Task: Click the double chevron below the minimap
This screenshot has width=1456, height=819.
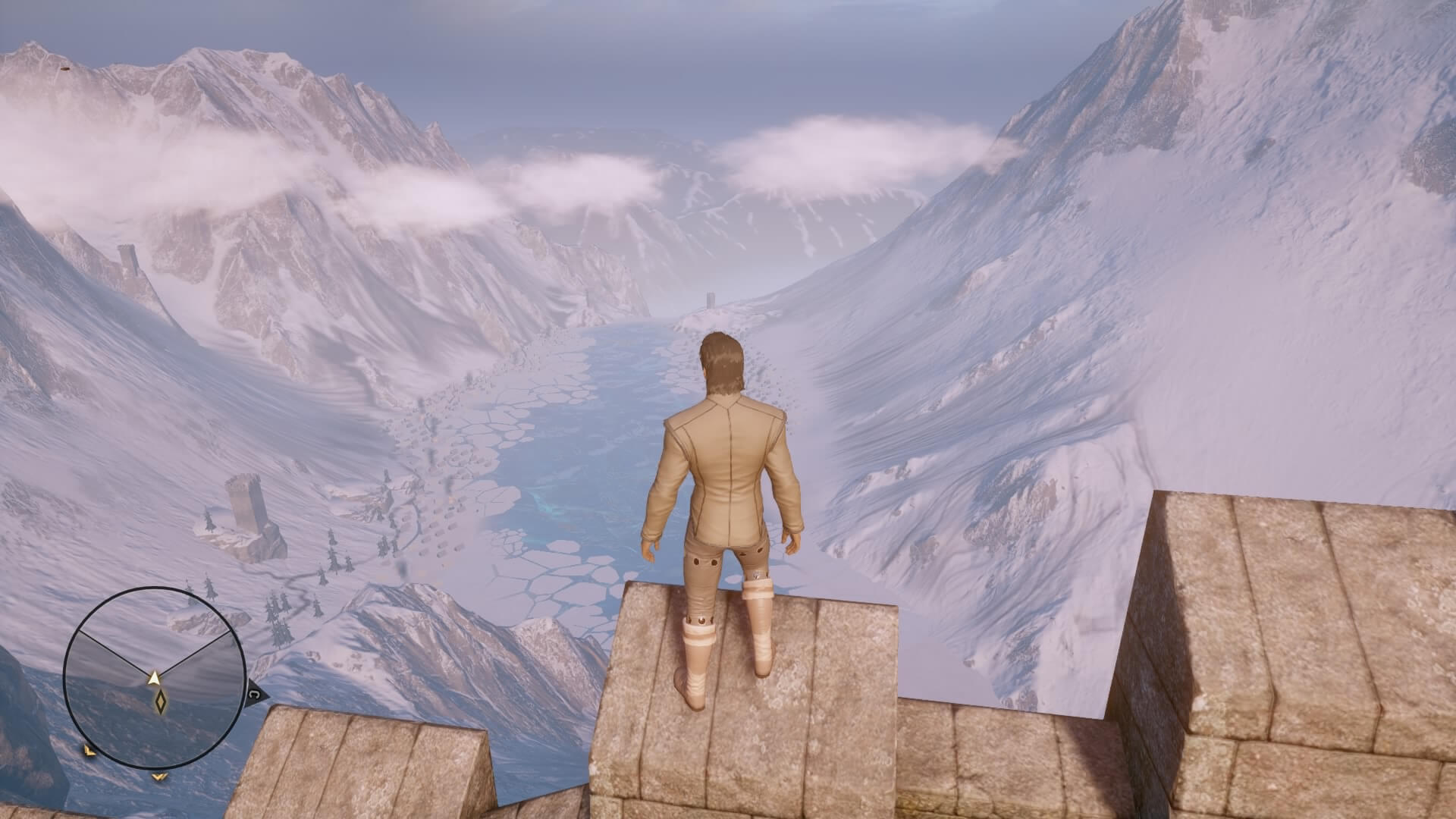Action: click(159, 776)
